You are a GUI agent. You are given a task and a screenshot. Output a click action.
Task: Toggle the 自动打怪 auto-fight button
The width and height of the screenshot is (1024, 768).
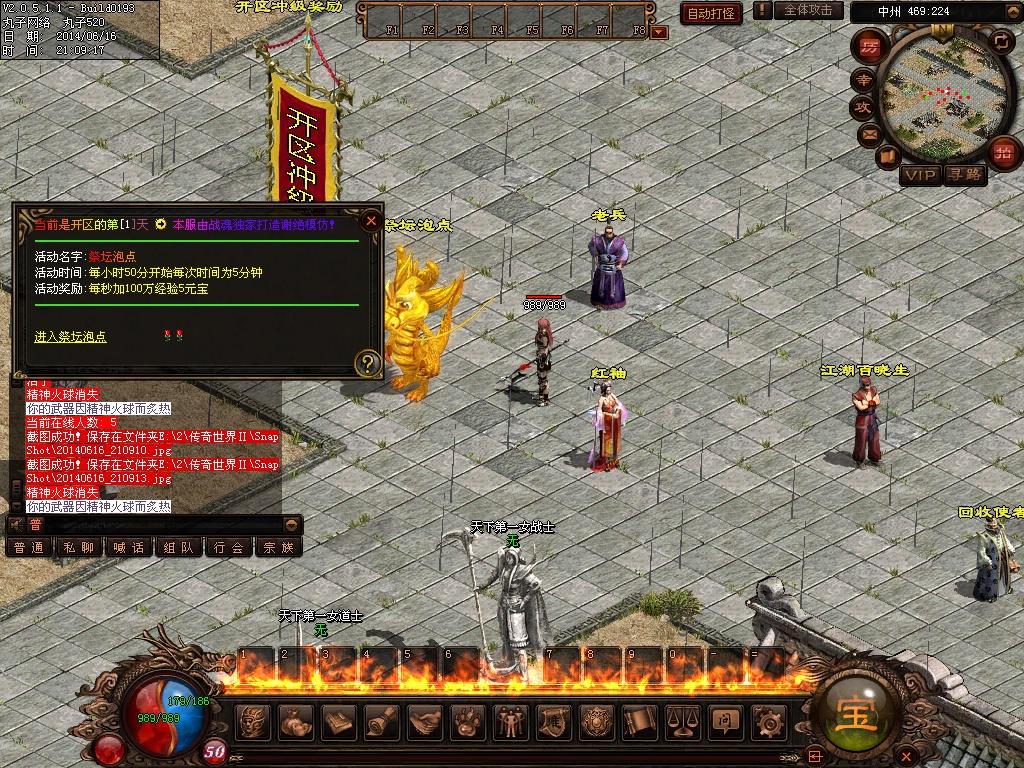tap(712, 13)
